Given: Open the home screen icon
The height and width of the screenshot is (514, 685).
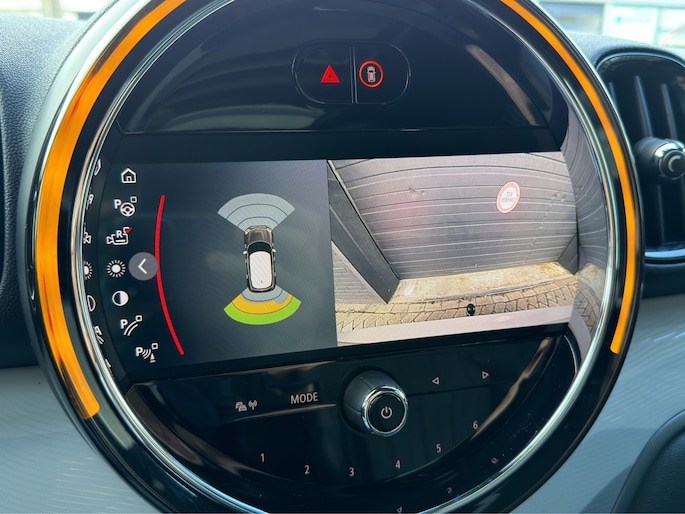Looking at the screenshot, I should pos(128,176).
